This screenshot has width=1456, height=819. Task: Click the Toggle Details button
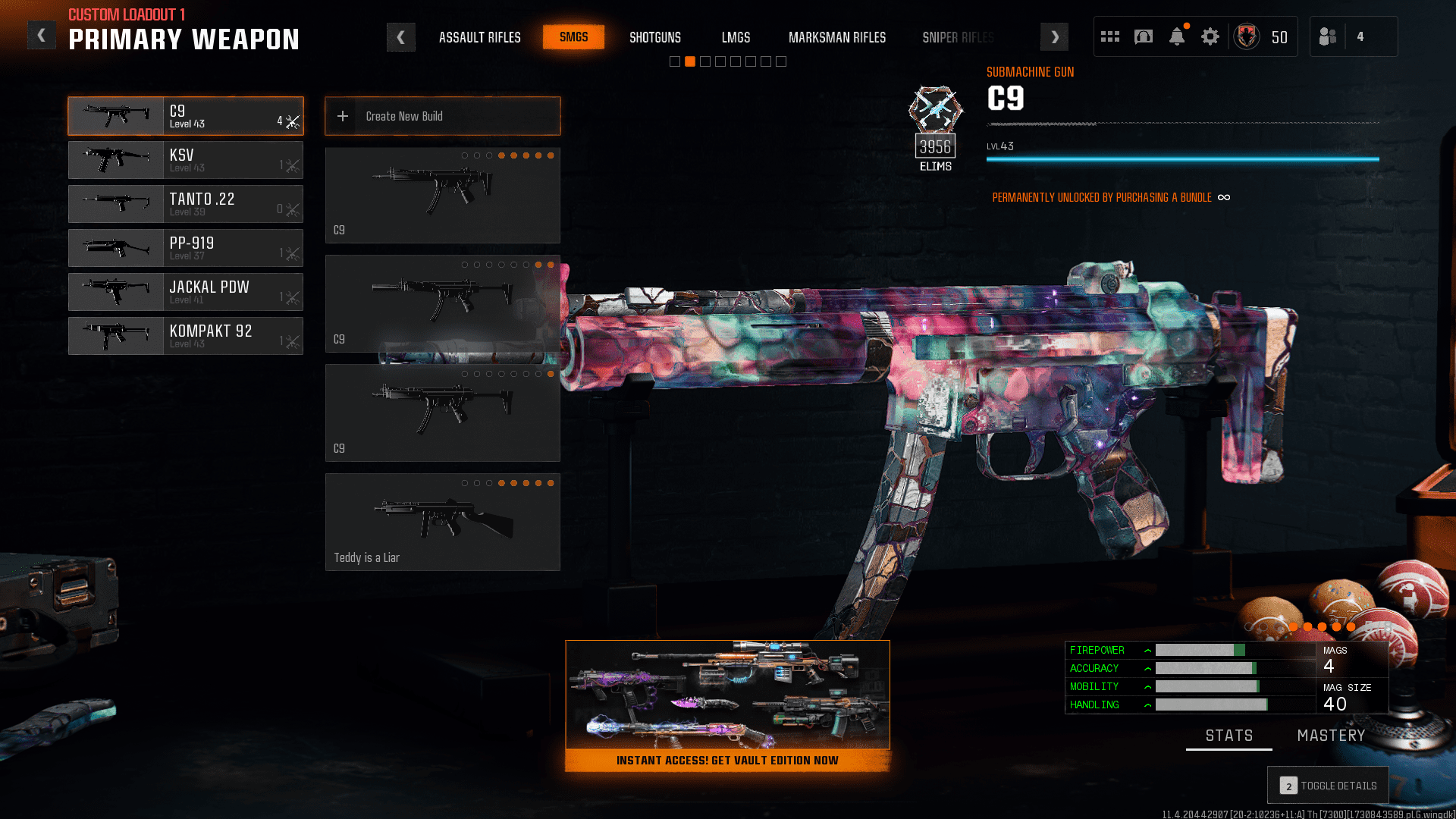(1328, 786)
